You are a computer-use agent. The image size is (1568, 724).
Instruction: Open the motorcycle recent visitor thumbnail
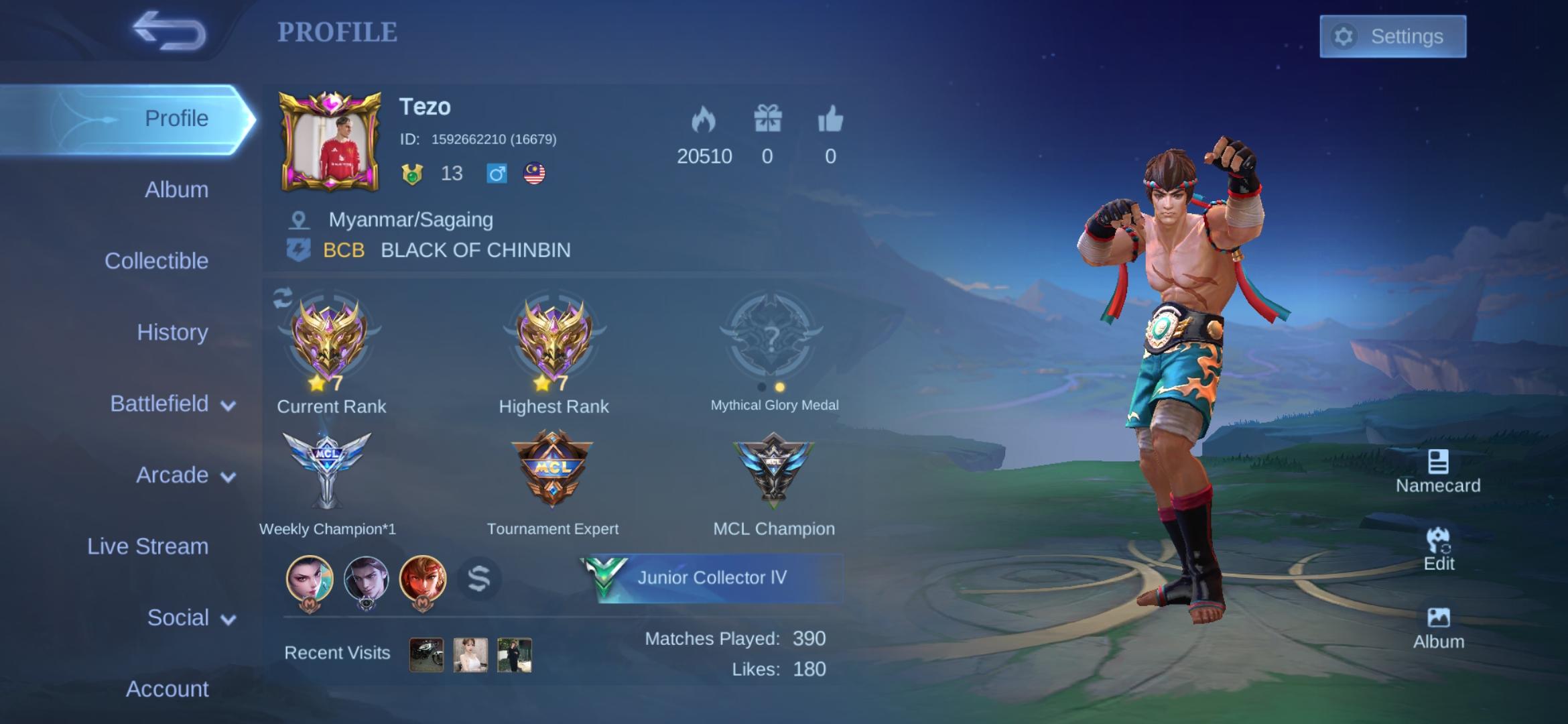click(x=426, y=654)
